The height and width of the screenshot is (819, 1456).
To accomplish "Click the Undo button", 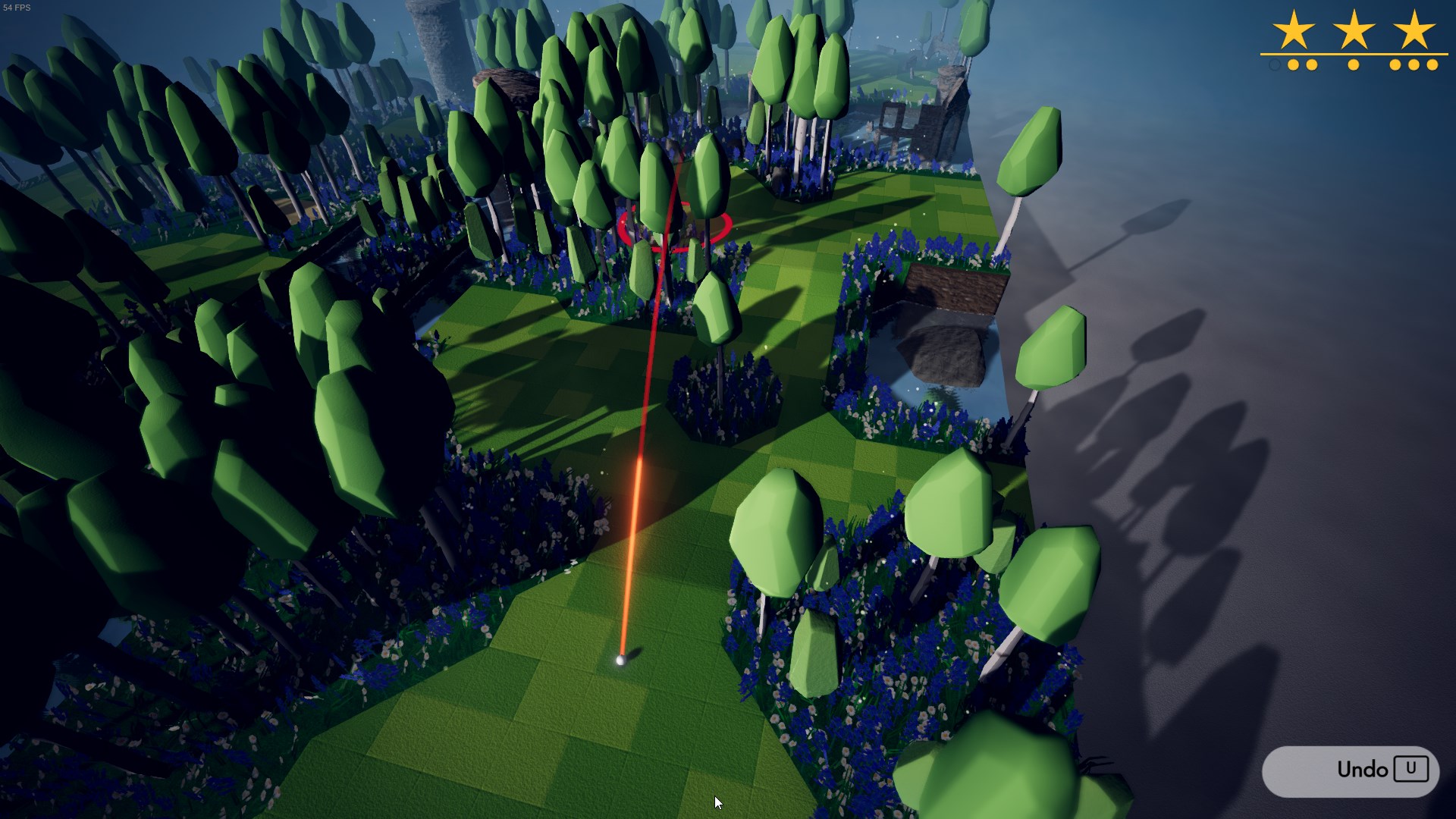I will 1351,770.
